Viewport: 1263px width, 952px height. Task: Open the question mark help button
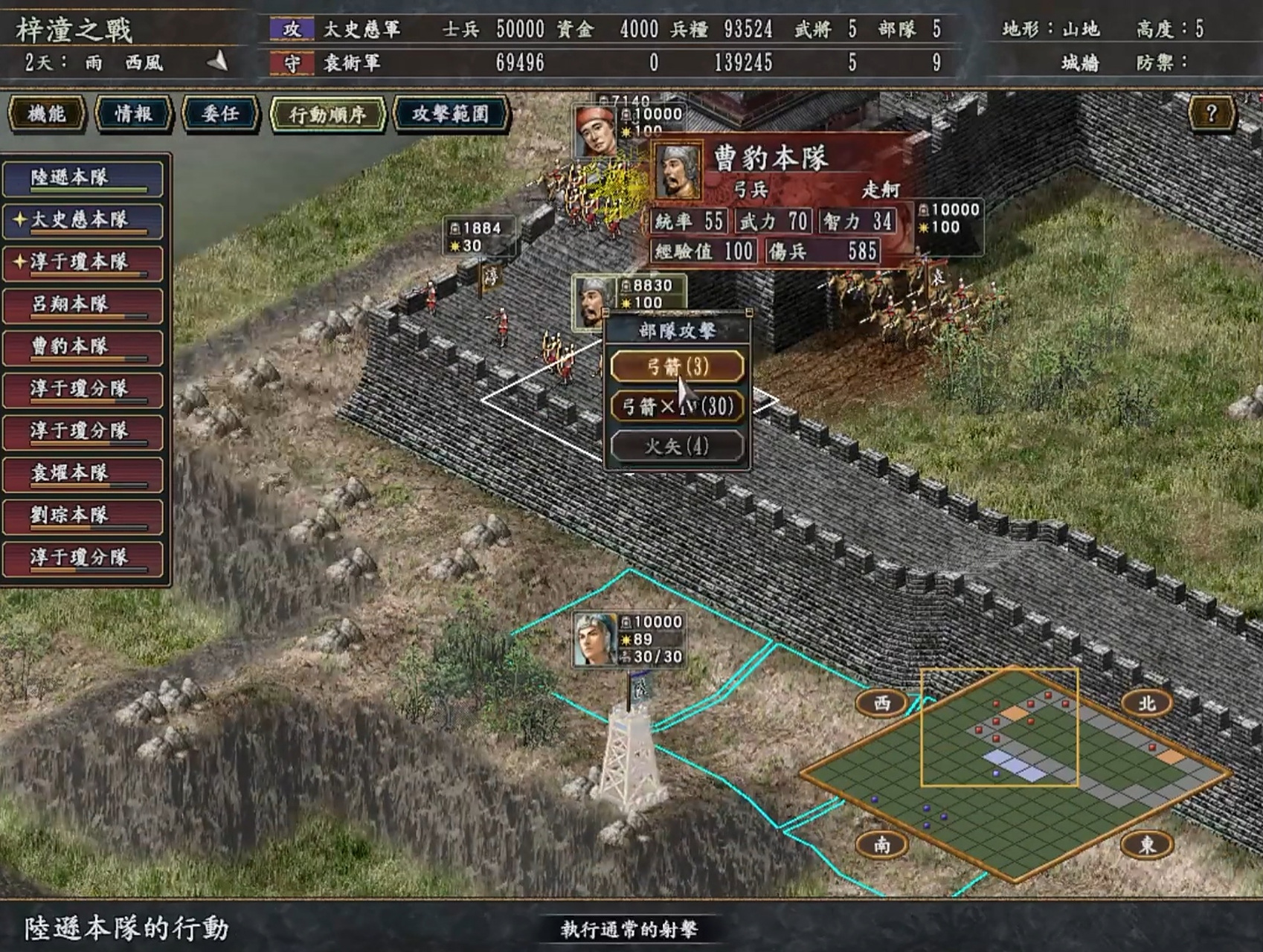click(x=1212, y=113)
